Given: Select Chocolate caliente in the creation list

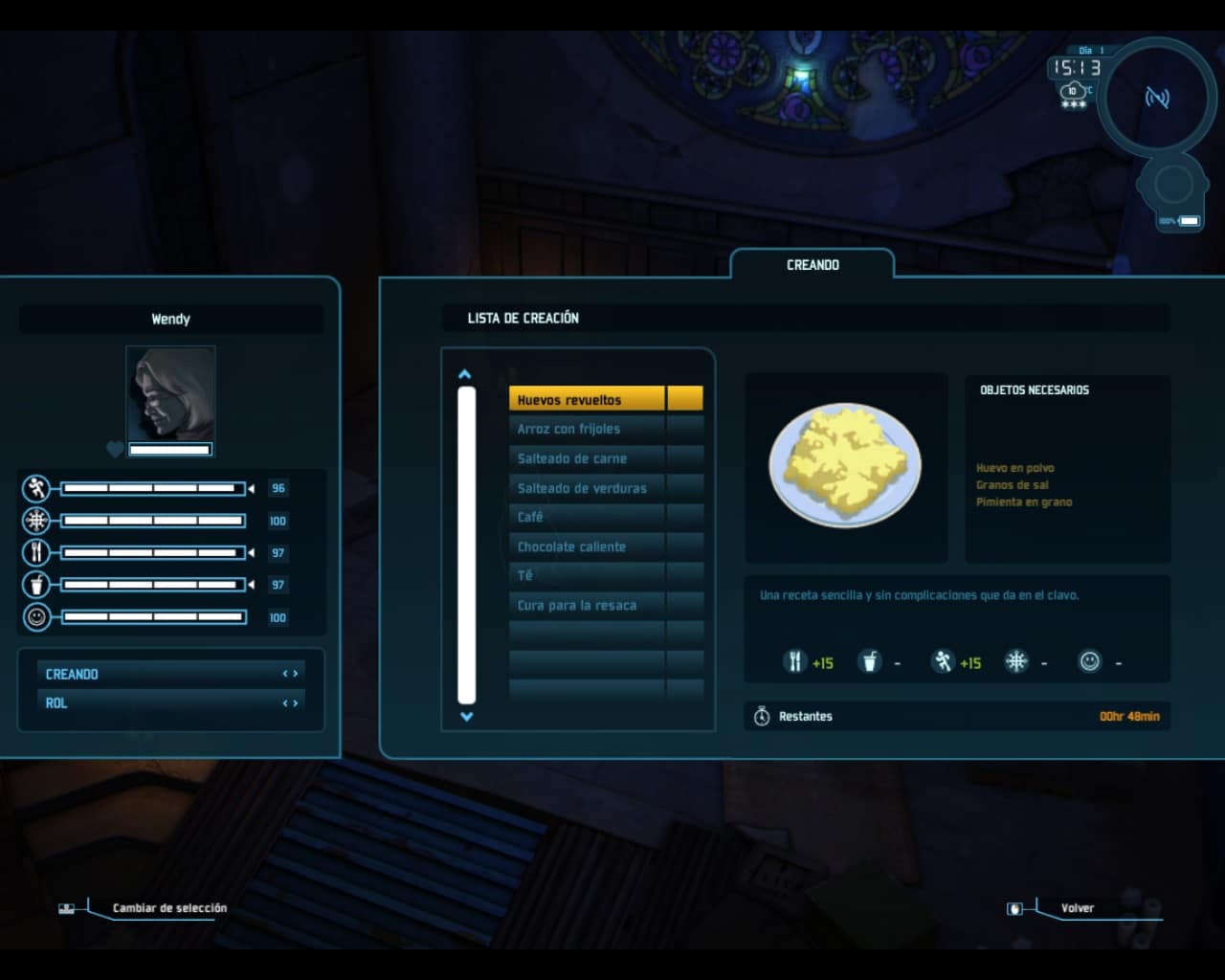Looking at the screenshot, I should click(x=586, y=546).
